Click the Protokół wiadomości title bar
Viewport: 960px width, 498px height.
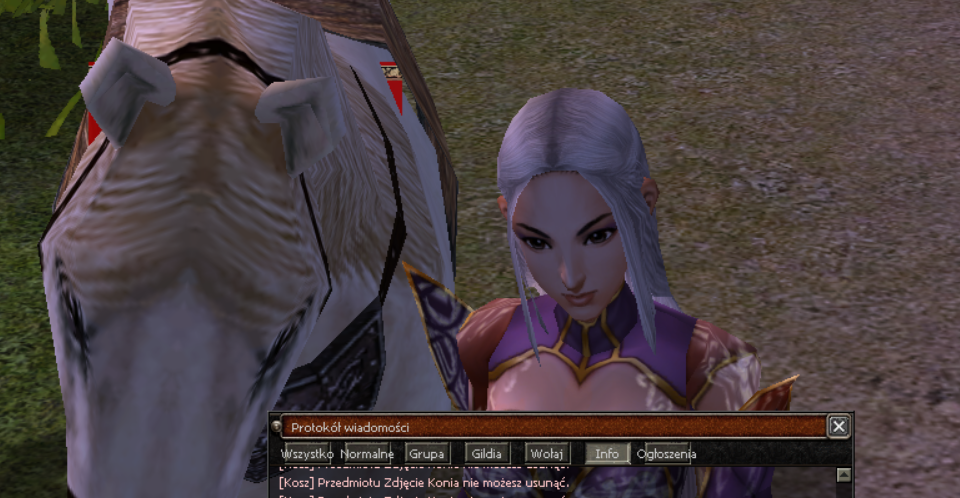pos(550,427)
